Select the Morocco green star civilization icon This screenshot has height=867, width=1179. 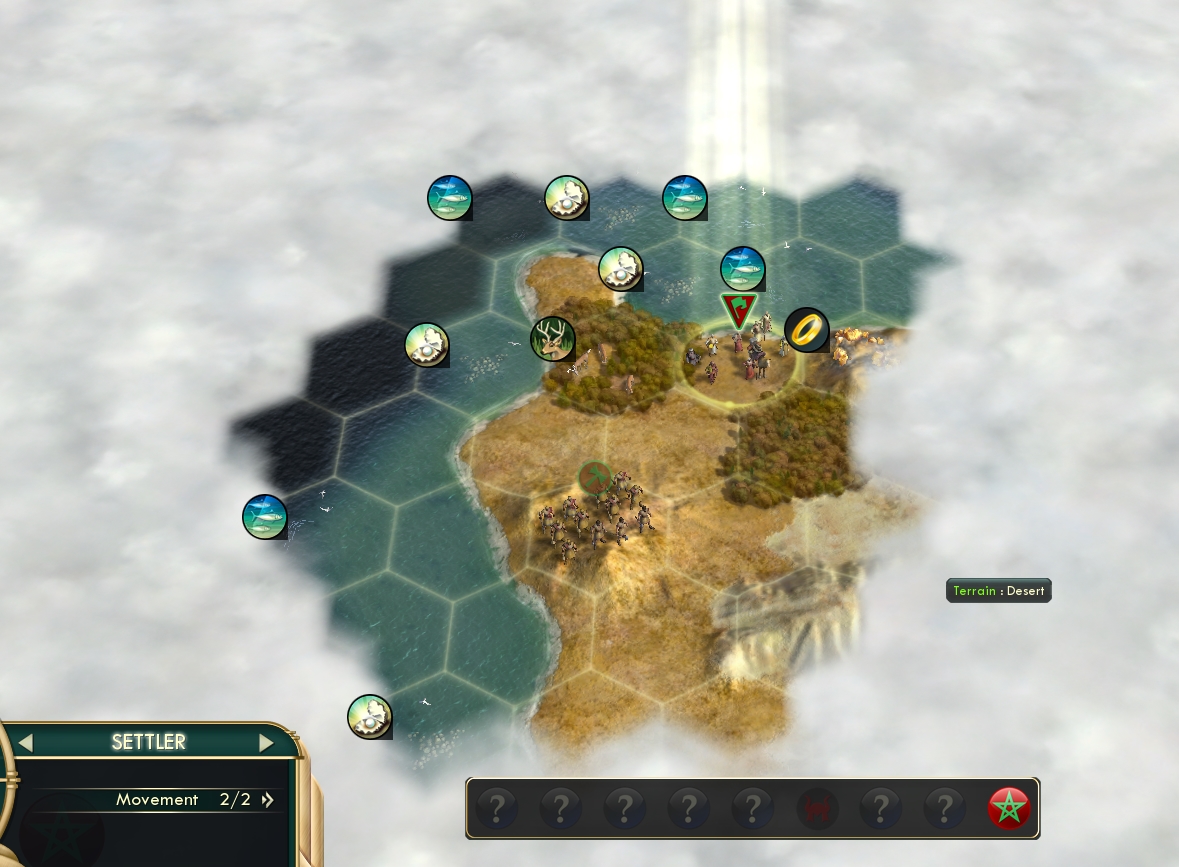click(1008, 808)
